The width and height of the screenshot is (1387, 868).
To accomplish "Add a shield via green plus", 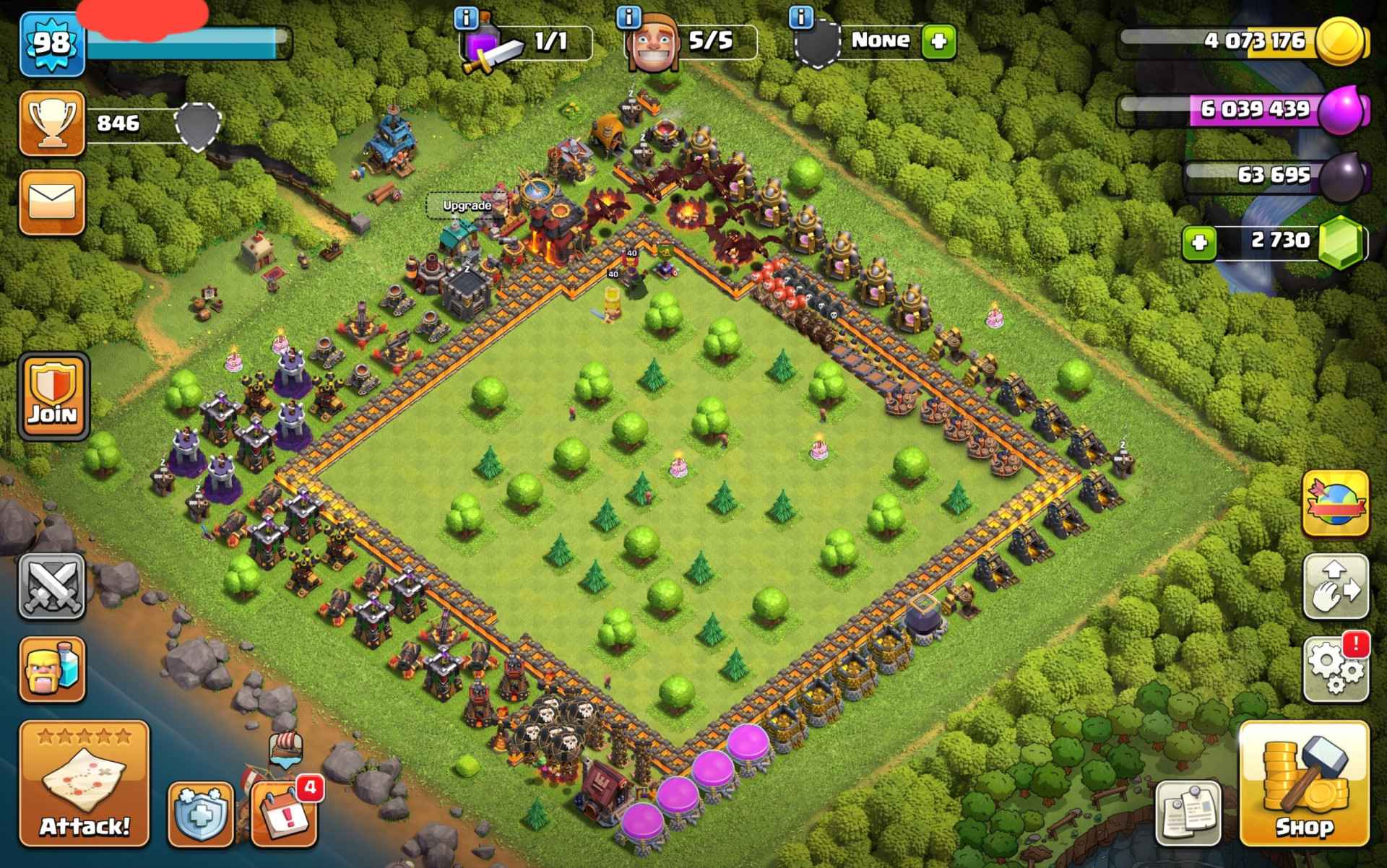I will click(939, 41).
